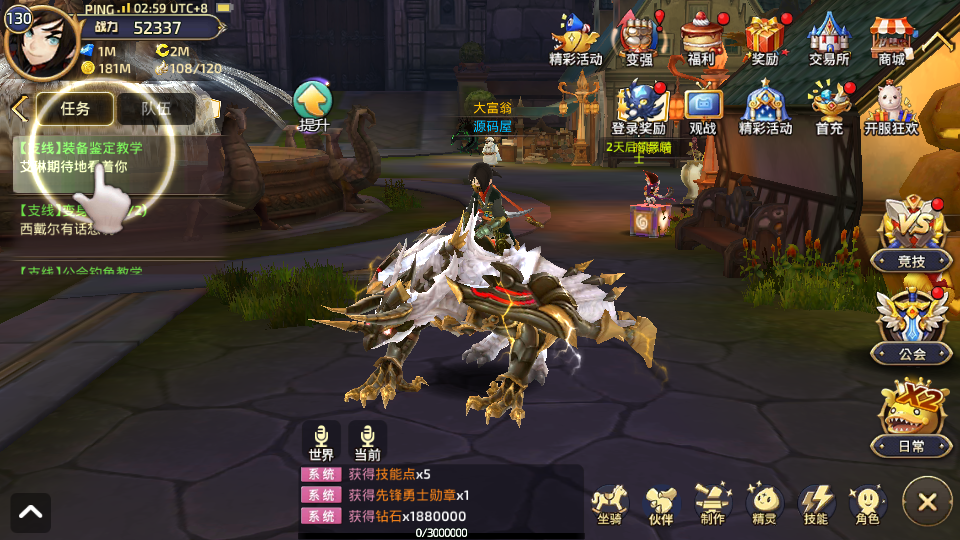Open the 交易所 exchange
960x540 pixels.
(829, 39)
